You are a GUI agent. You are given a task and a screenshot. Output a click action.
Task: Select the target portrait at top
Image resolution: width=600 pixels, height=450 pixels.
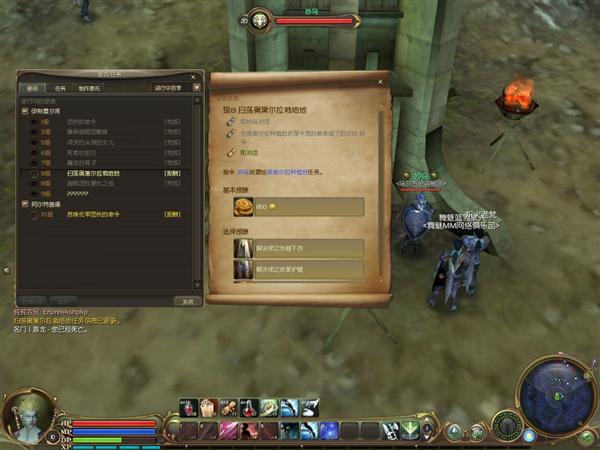click(x=260, y=20)
